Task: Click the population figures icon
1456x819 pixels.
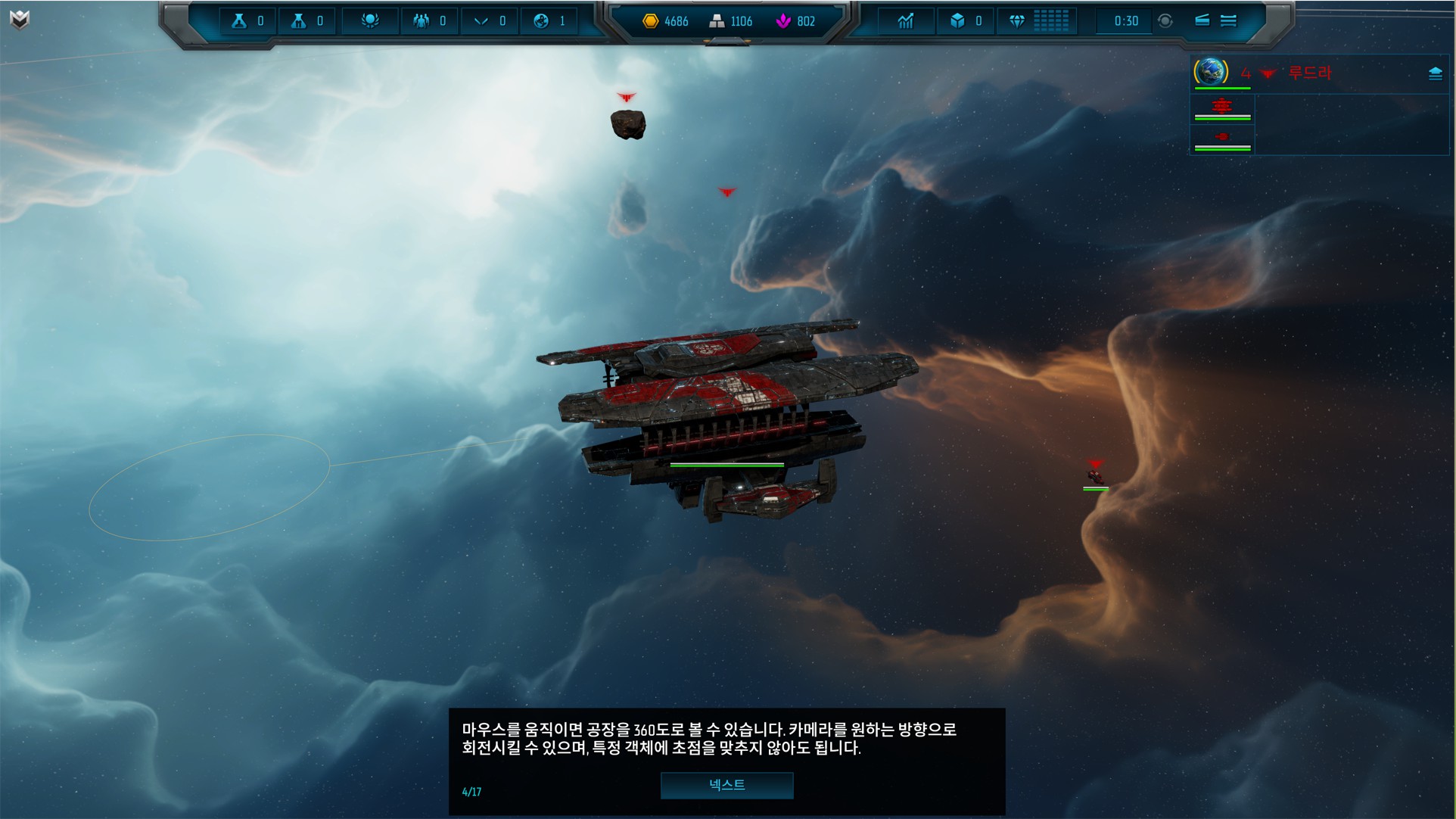Action: 421,21
